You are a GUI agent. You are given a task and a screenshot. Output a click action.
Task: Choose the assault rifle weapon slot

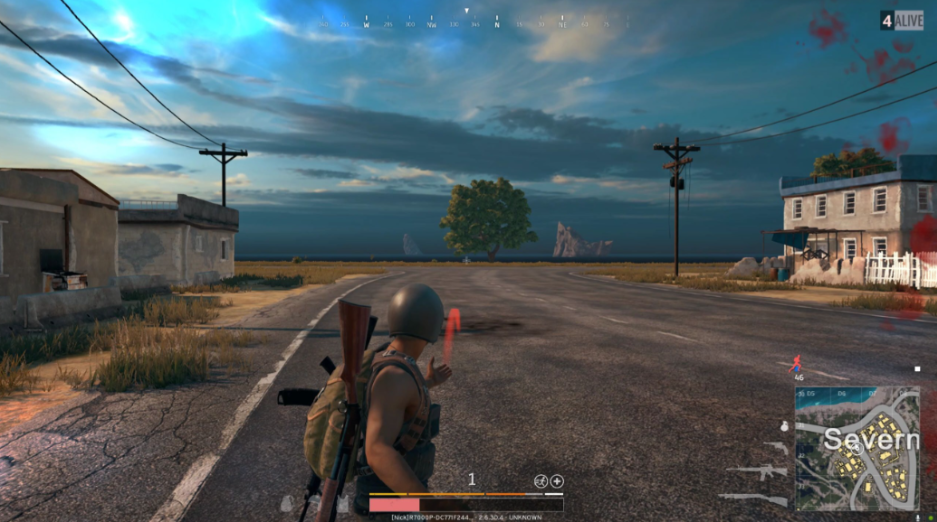click(x=757, y=471)
